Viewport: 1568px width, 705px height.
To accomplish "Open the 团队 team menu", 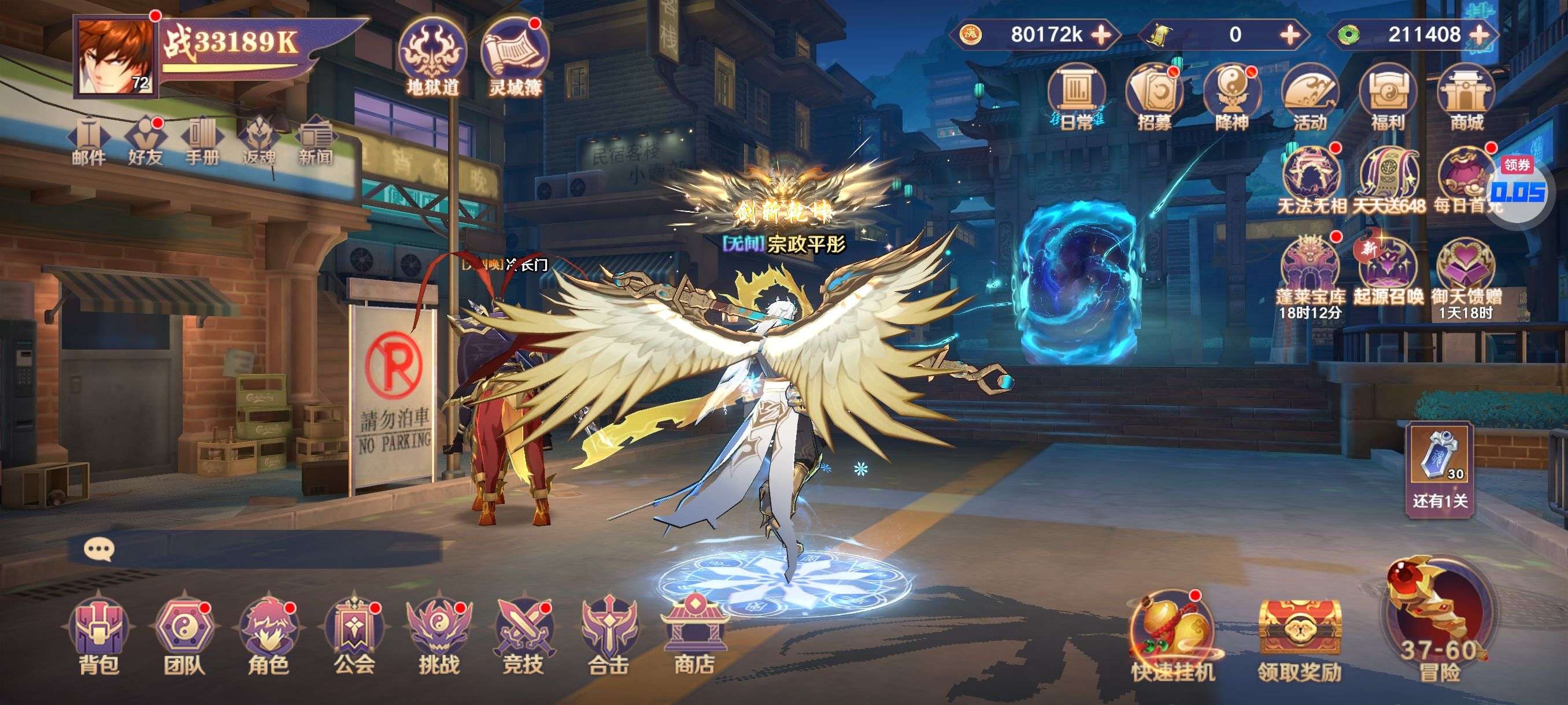I will (183, 636).
